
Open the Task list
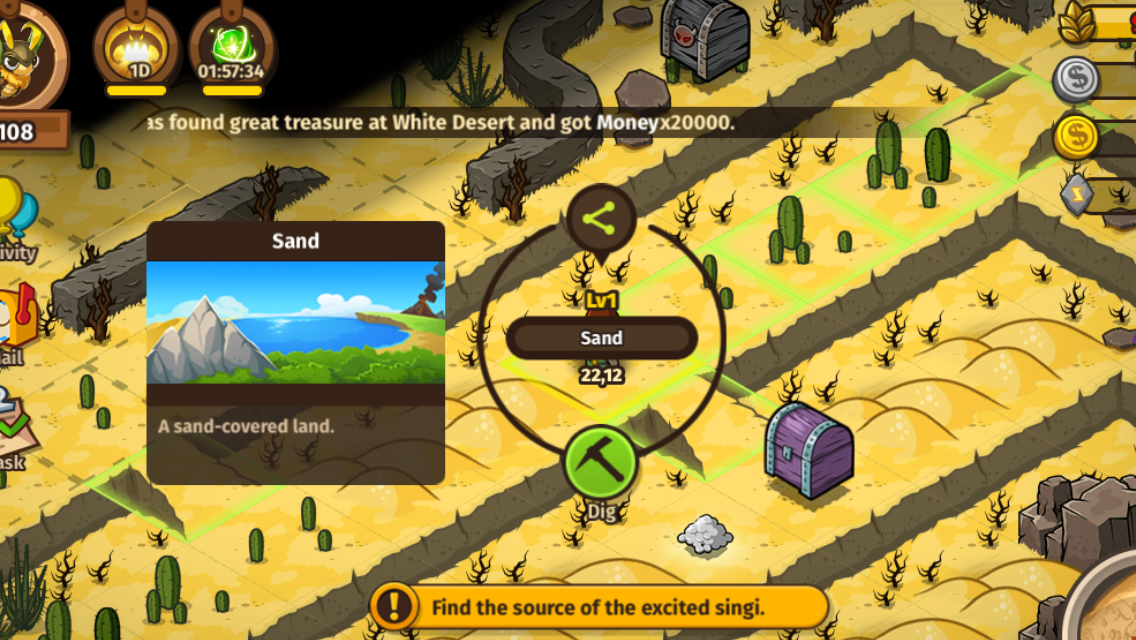point(15,425)
